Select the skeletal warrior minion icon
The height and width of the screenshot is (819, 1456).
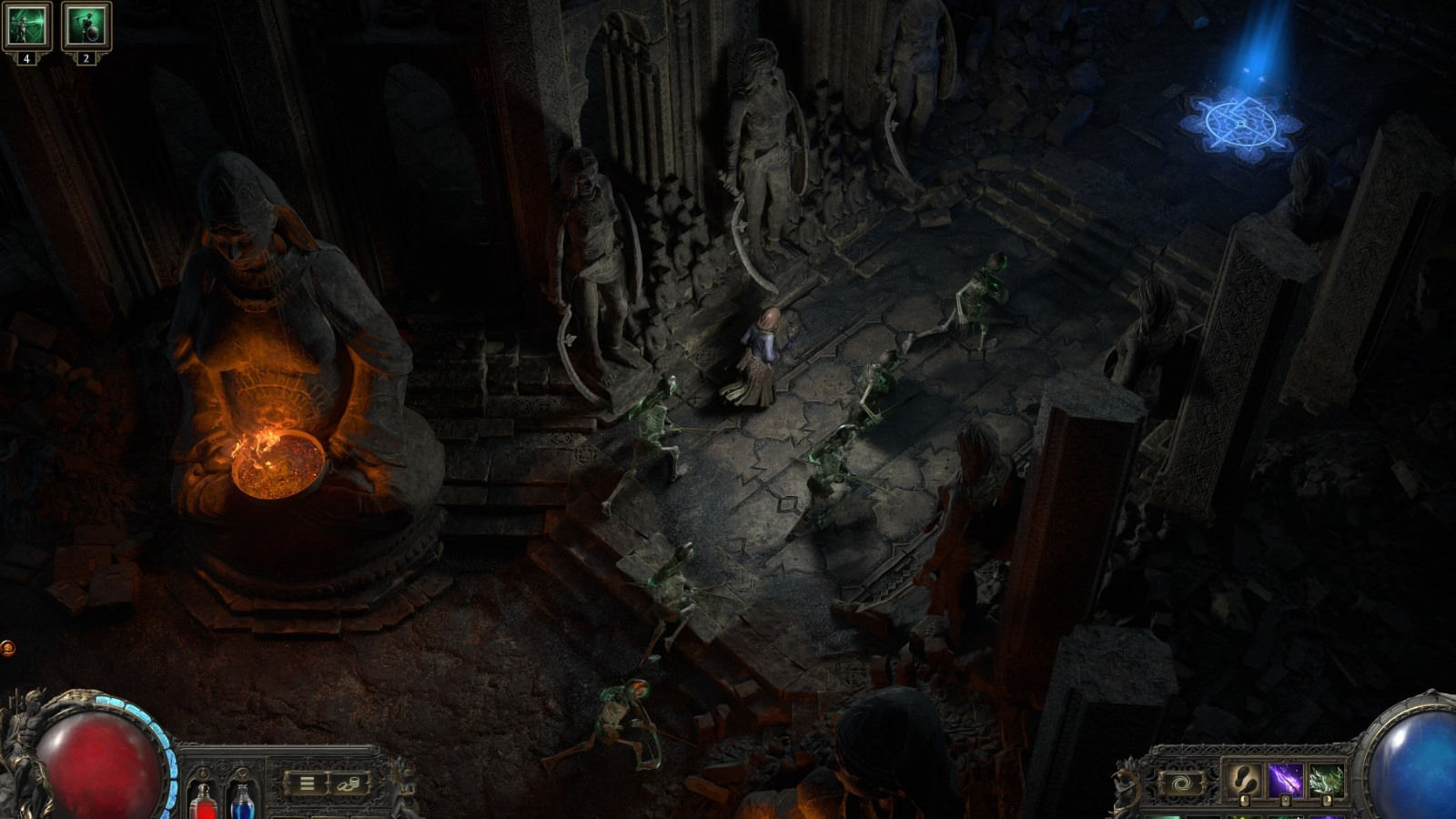click(86, 25)
